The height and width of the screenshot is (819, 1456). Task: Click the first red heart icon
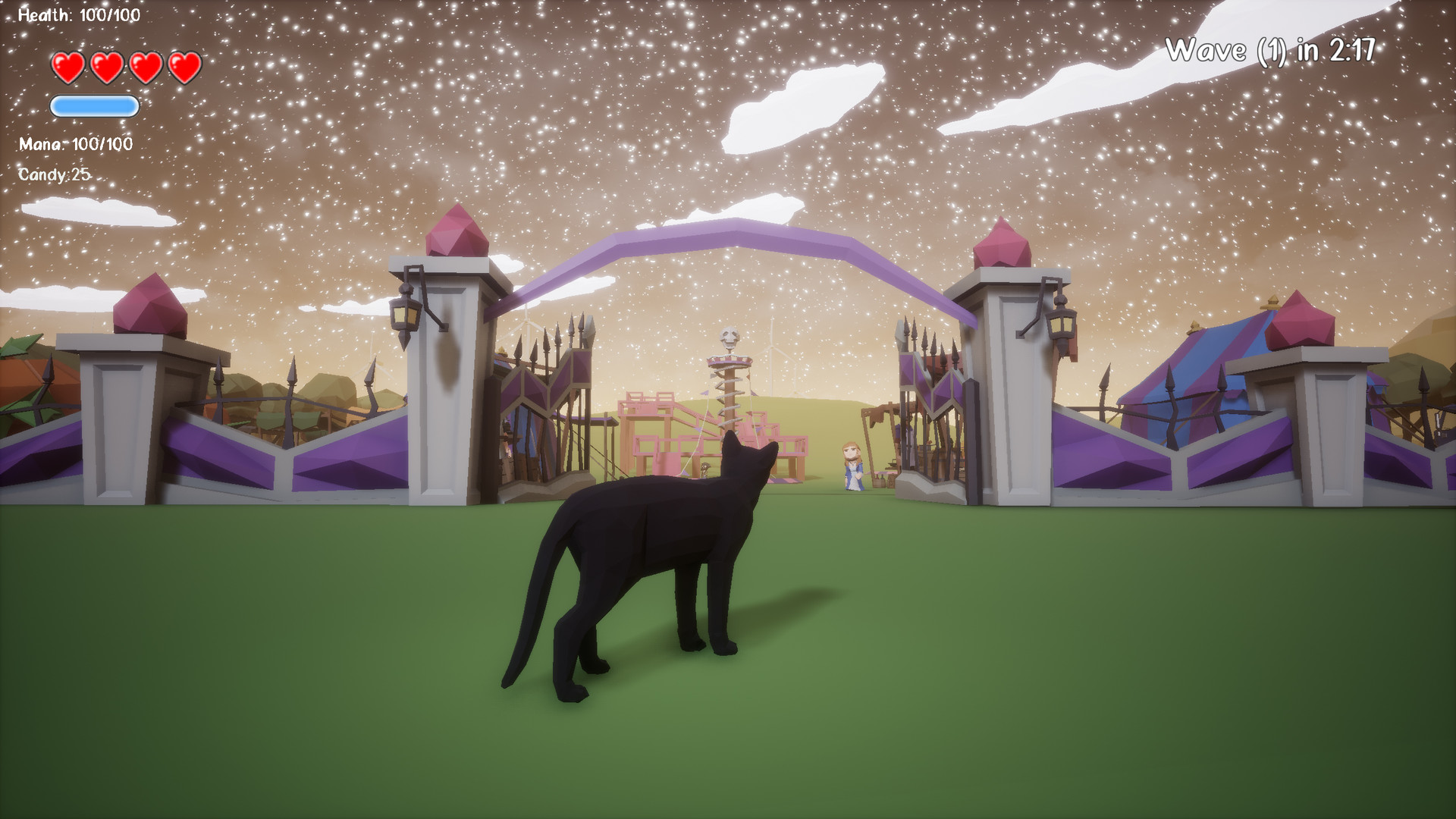coord(67,67)
